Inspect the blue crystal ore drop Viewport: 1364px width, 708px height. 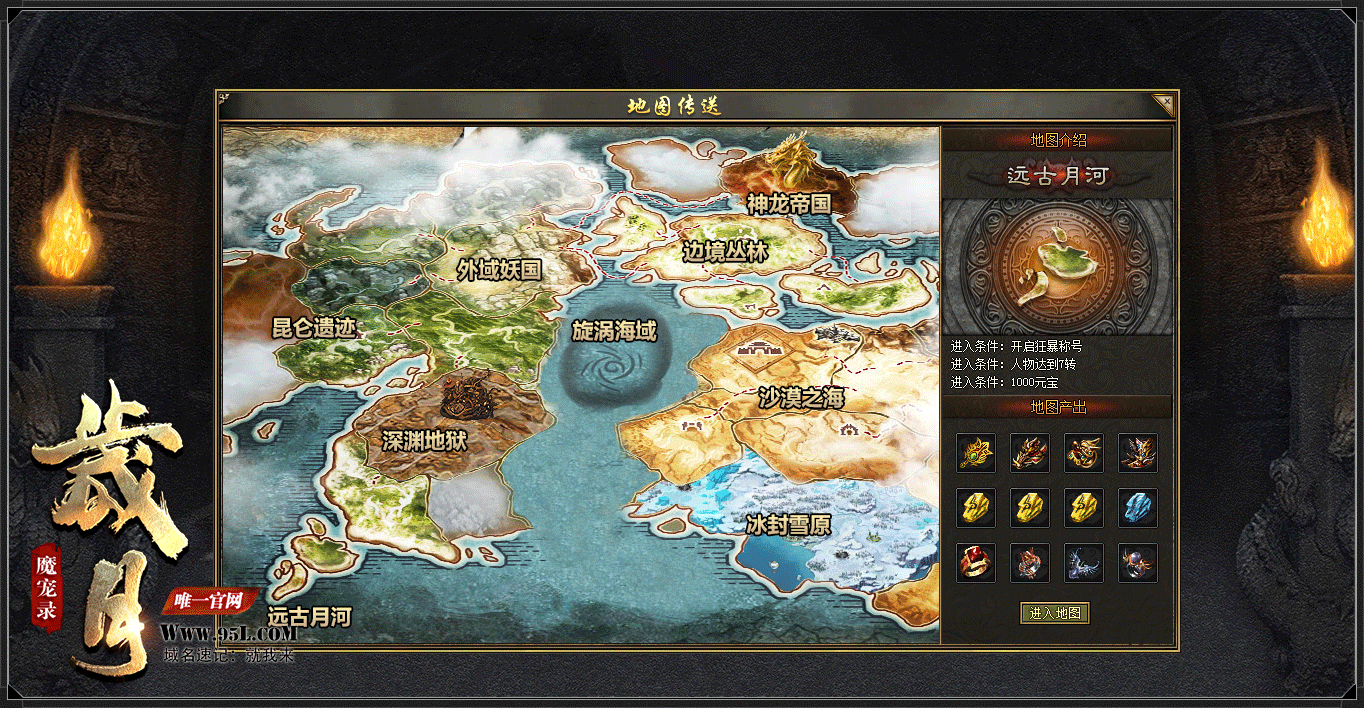click(x=1137, y=508)
